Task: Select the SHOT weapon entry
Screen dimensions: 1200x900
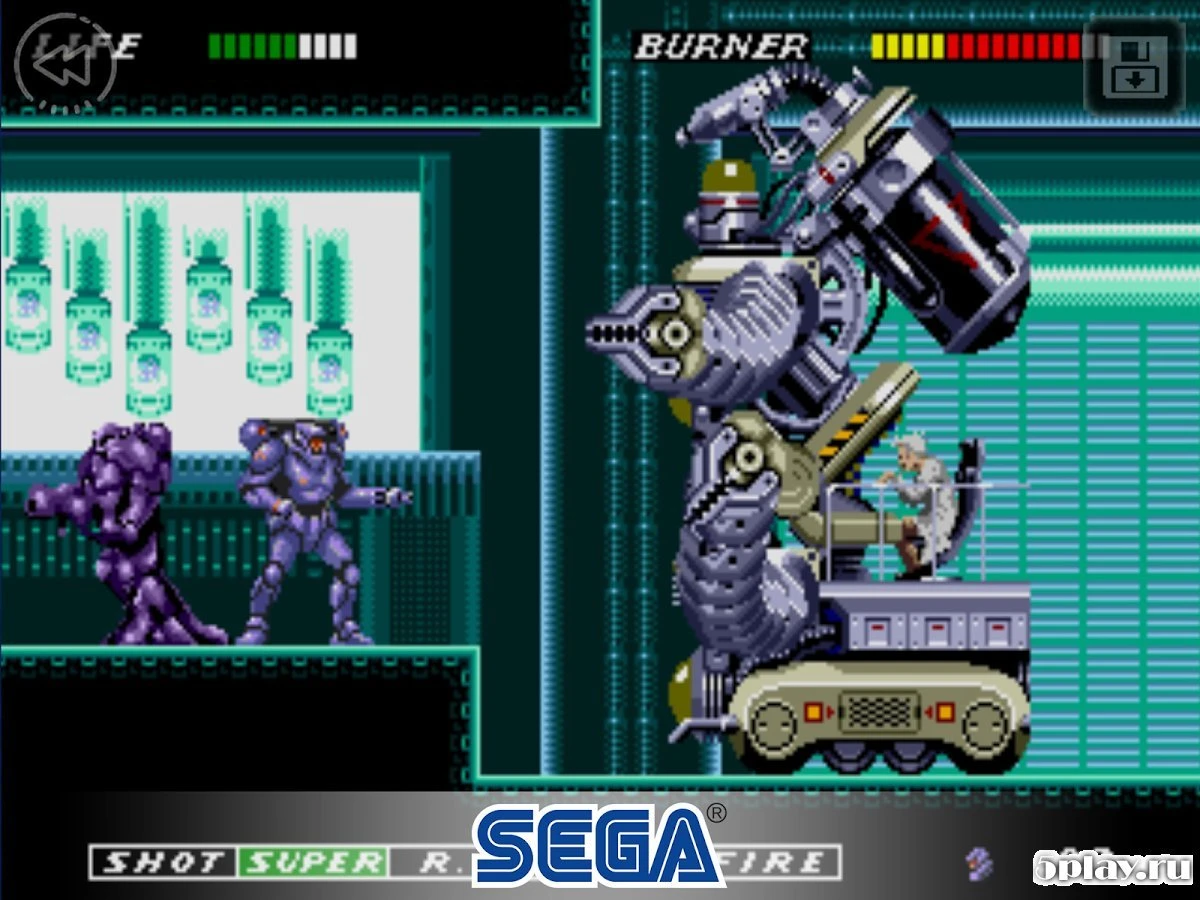Action: pos(163,863)
